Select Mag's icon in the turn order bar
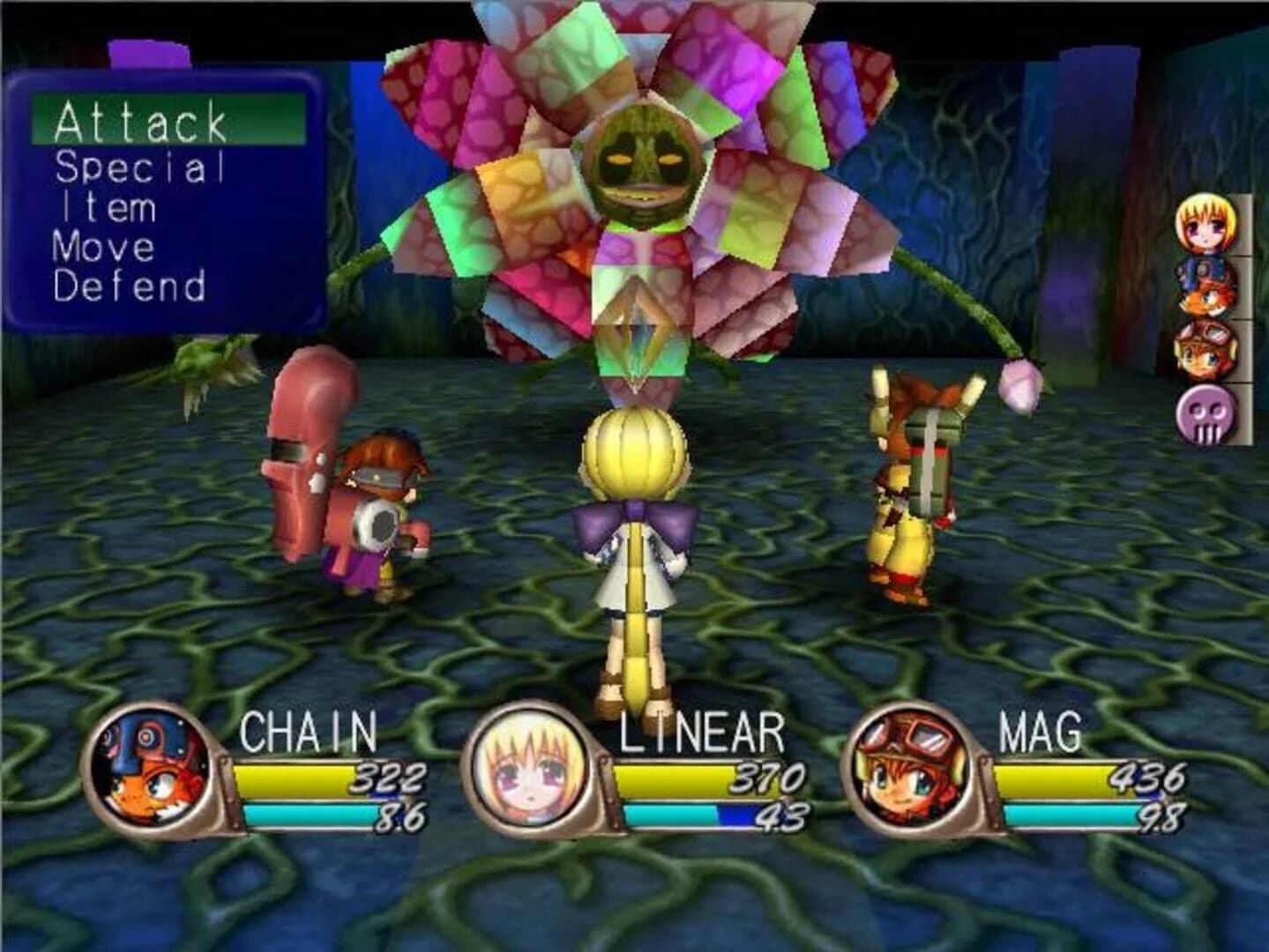The width and height of the screenshot is (1269, 952). [x=1206, y=348]
